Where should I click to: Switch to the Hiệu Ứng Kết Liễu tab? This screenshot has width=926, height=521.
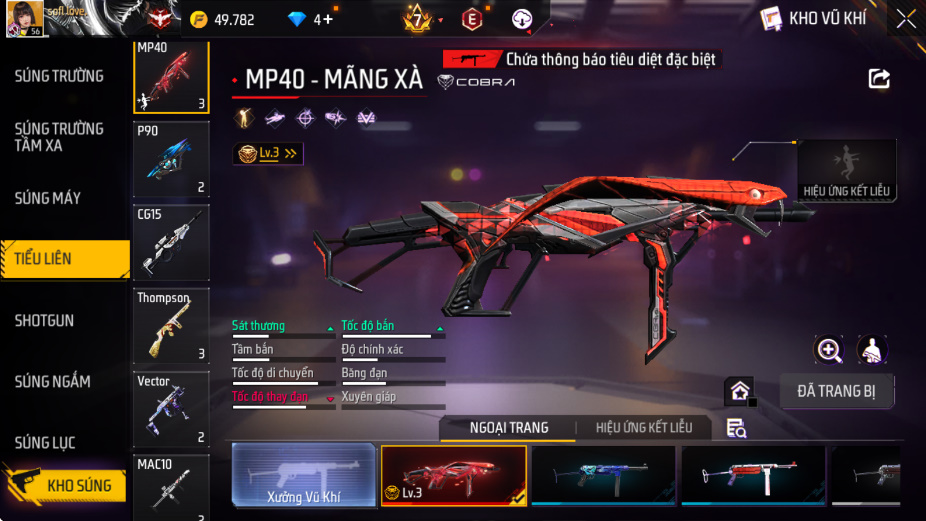[x=643, y=428]
